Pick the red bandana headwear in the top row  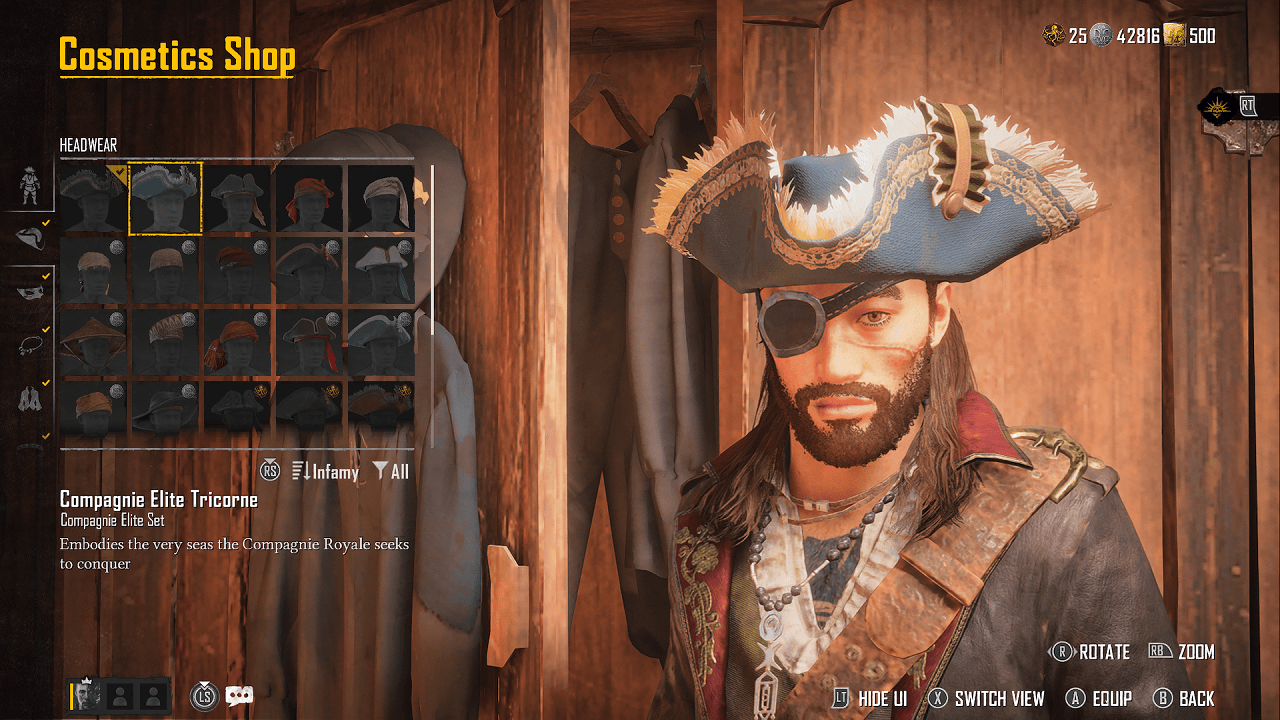point(310,198)
